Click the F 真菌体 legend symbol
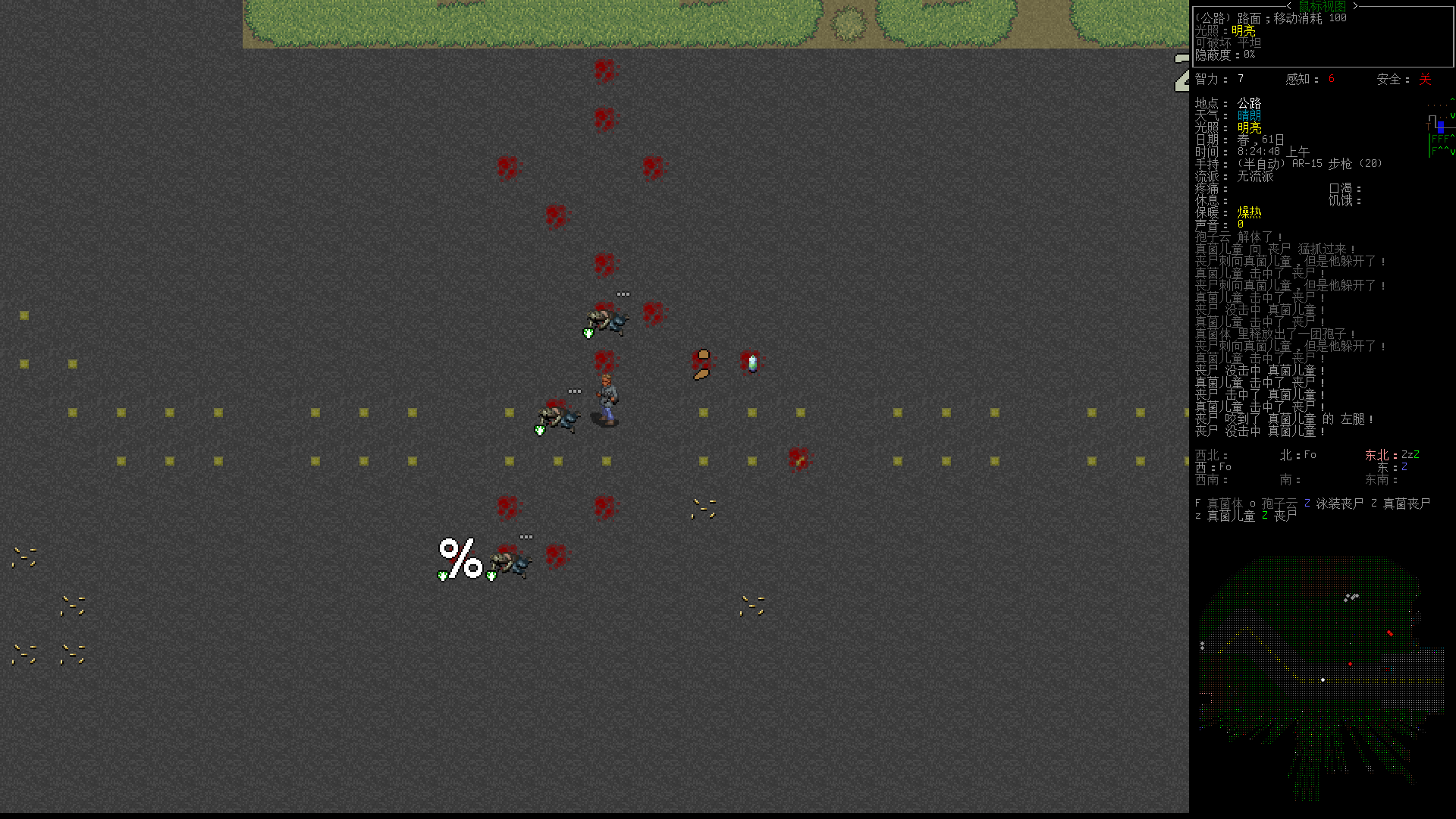The height and width of the screenshot is (819, 1456). (x=1197, y=503)
